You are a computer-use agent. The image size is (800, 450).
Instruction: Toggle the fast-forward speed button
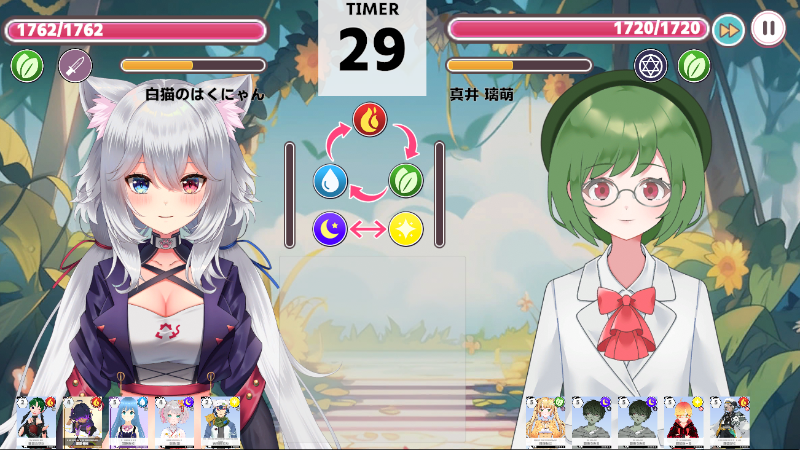point(729,29)
